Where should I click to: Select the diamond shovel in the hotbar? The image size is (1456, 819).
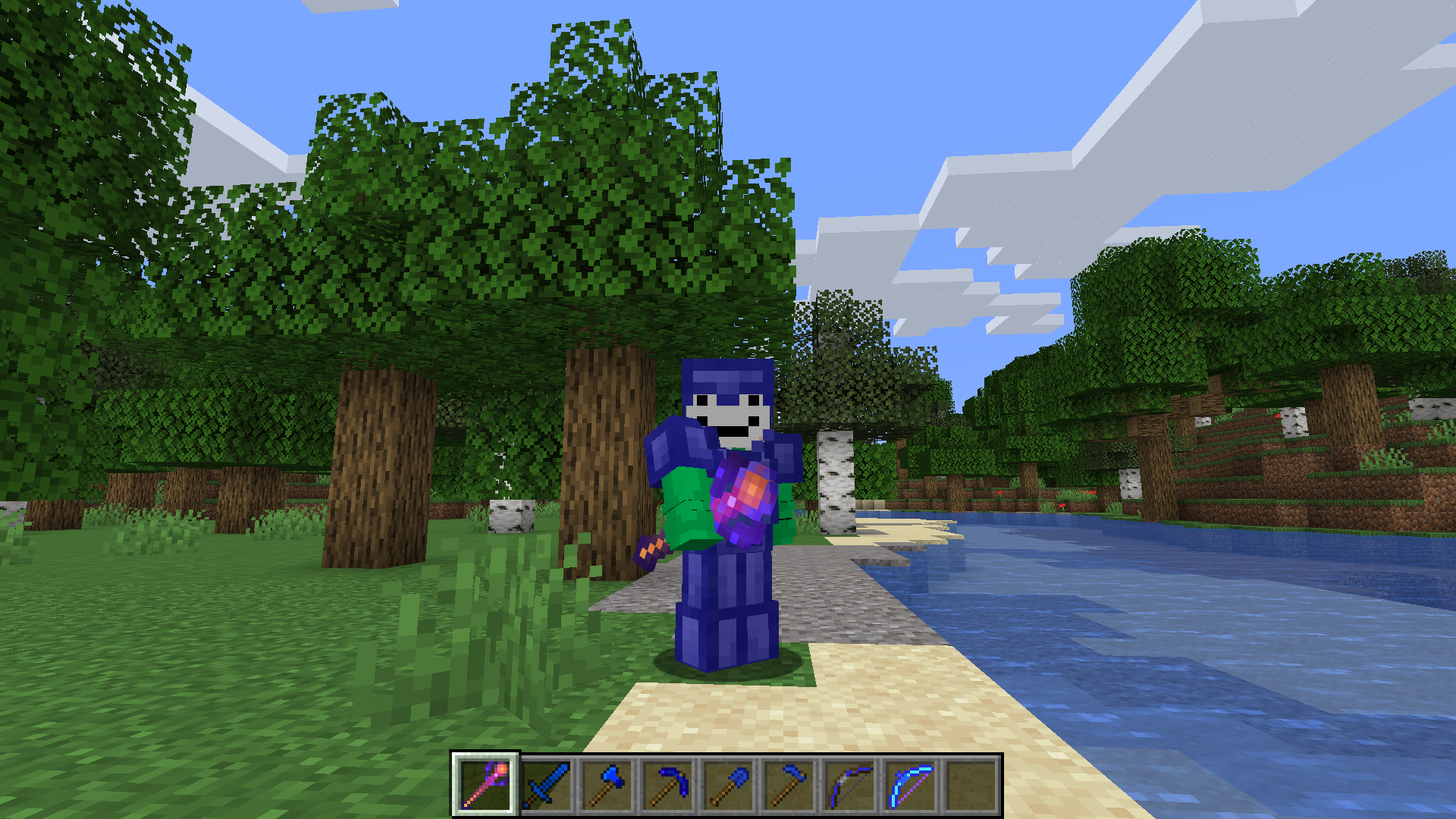click(x=729, y=784)
